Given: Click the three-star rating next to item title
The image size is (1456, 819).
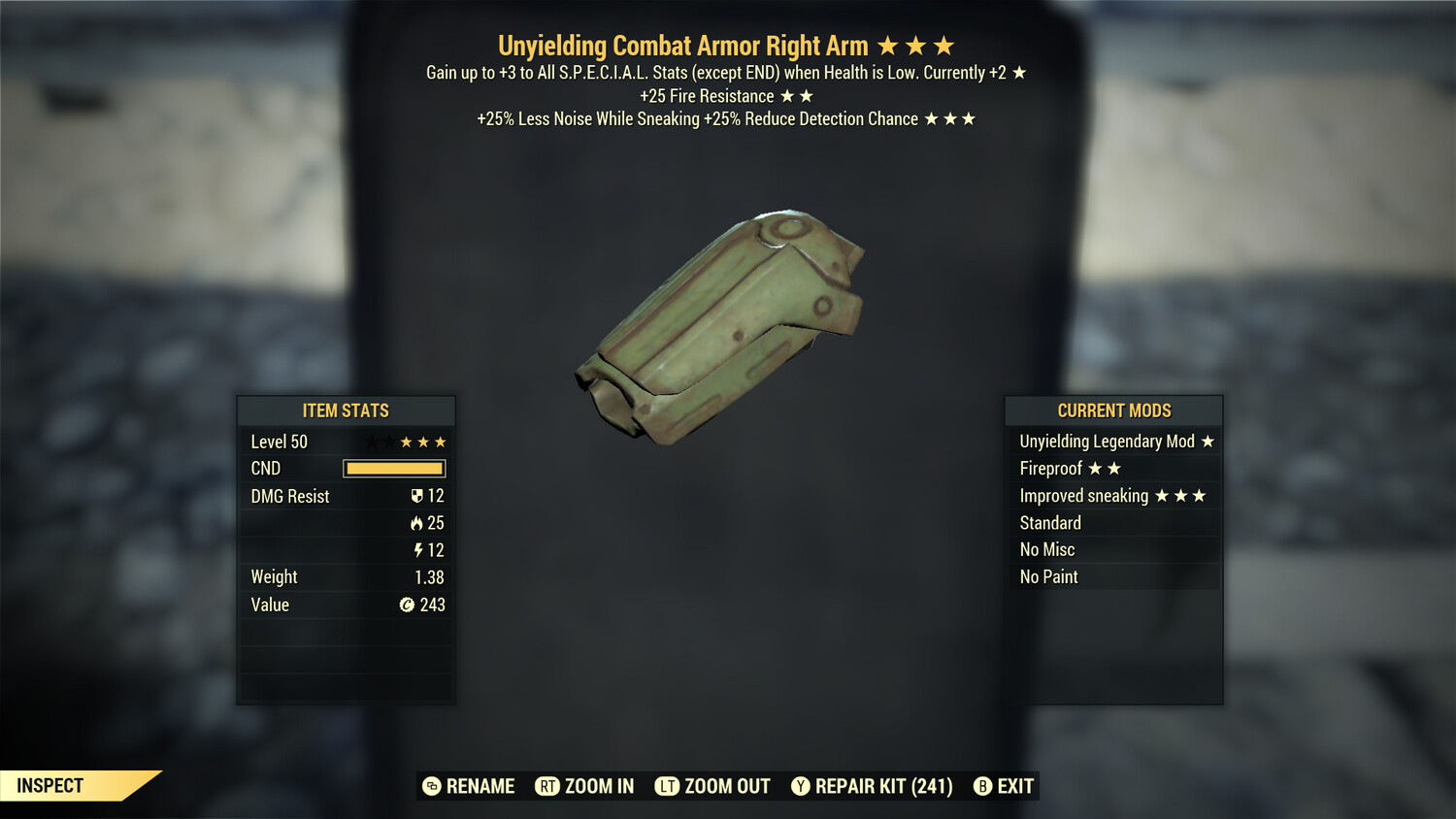Looking at the screenshot, I should (x=917, y=45).
